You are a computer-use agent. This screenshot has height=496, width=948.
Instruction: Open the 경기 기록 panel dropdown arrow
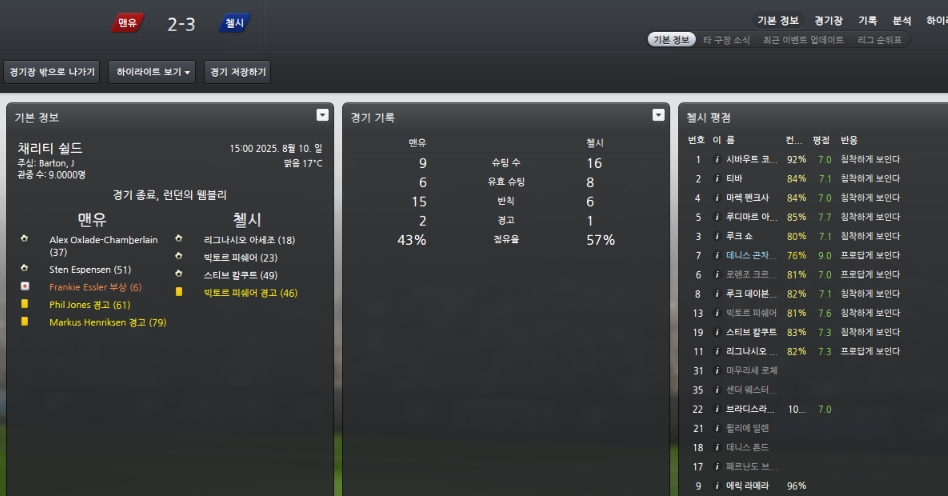(x=658, y=115)
